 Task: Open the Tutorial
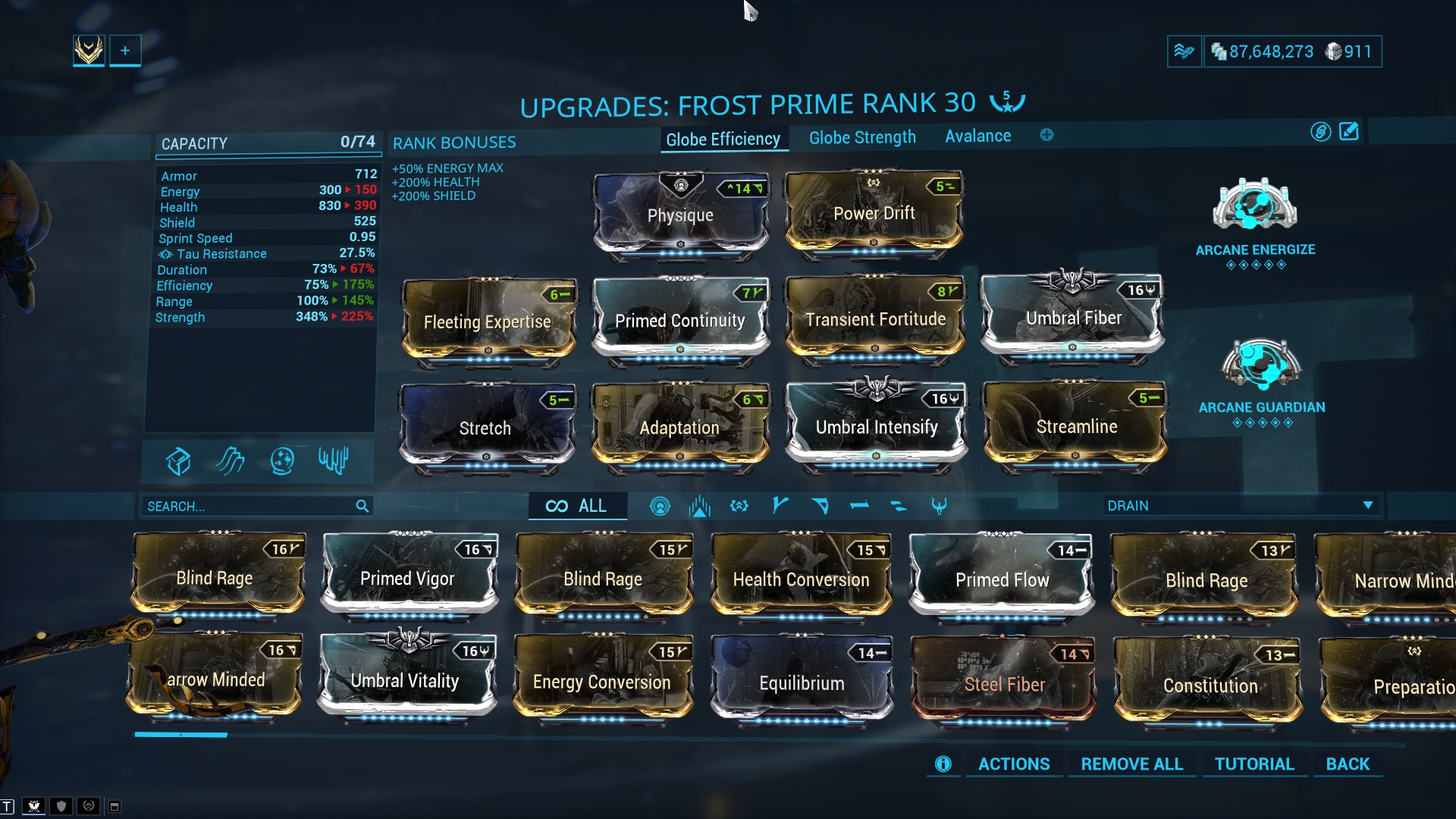click(x=1254, y=764)
